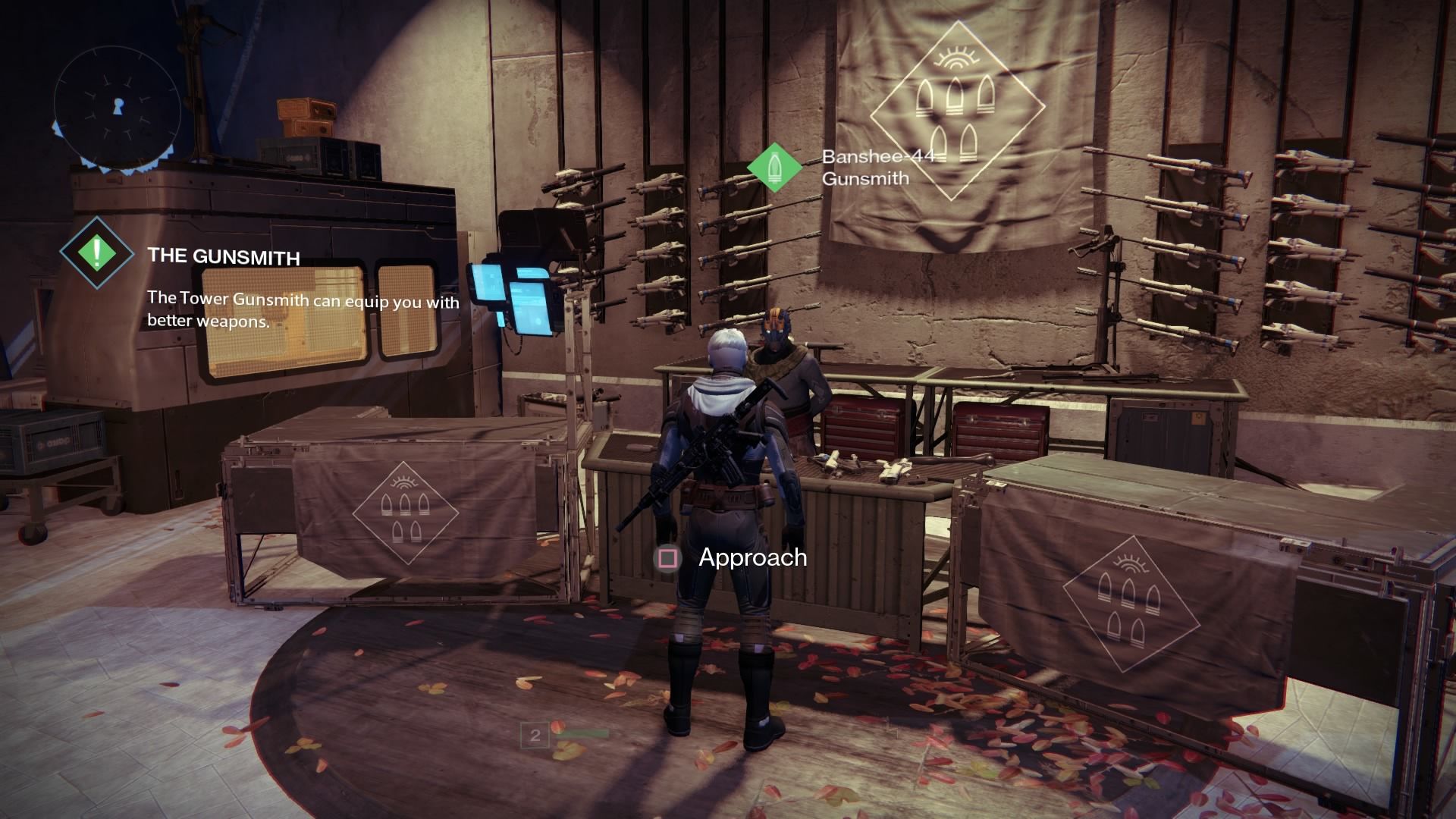The image size is (1456, 819).
Task: Click the diamond outline around the banner emblem
Action: click(x=957, y=110)
